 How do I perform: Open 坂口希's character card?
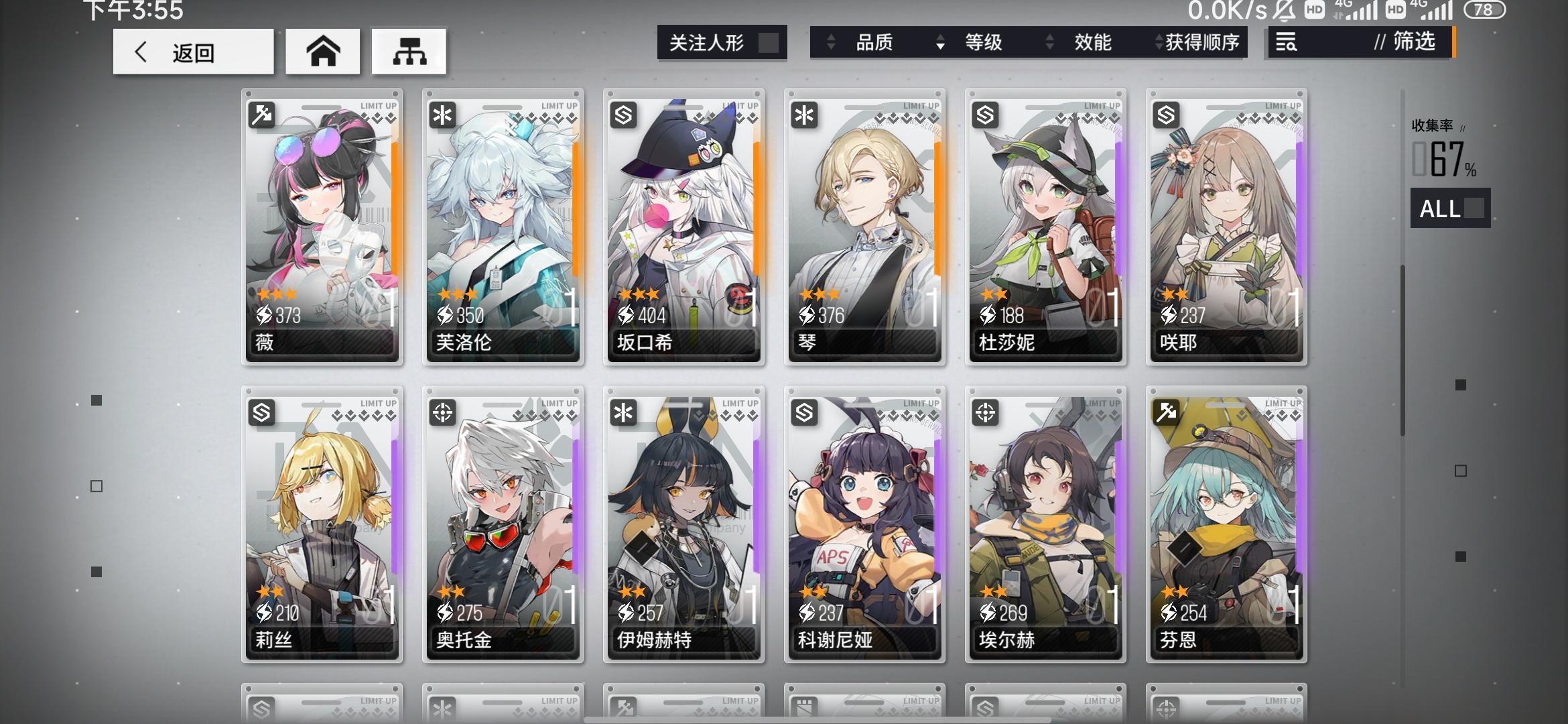tap(683, 225)
